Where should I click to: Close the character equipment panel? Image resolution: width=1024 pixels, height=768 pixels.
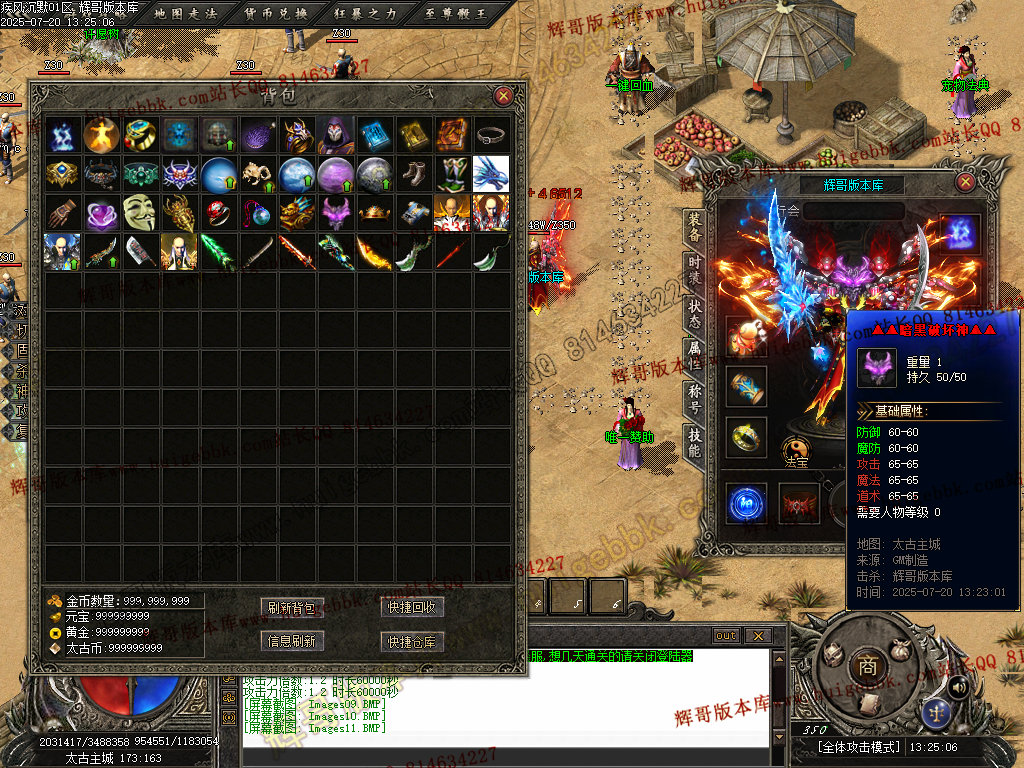[965, 182]
